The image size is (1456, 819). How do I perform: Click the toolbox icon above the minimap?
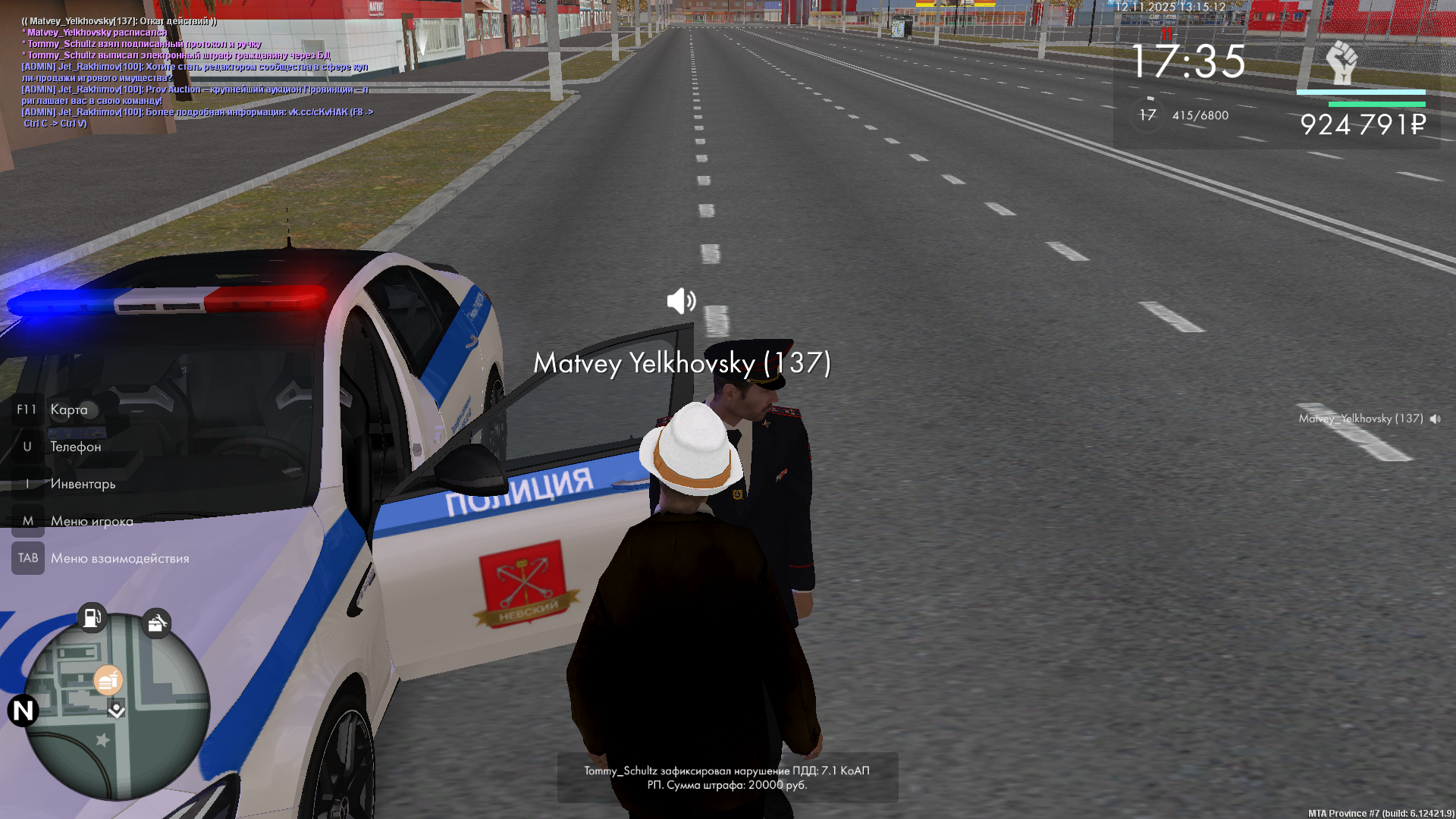point(156,623)
